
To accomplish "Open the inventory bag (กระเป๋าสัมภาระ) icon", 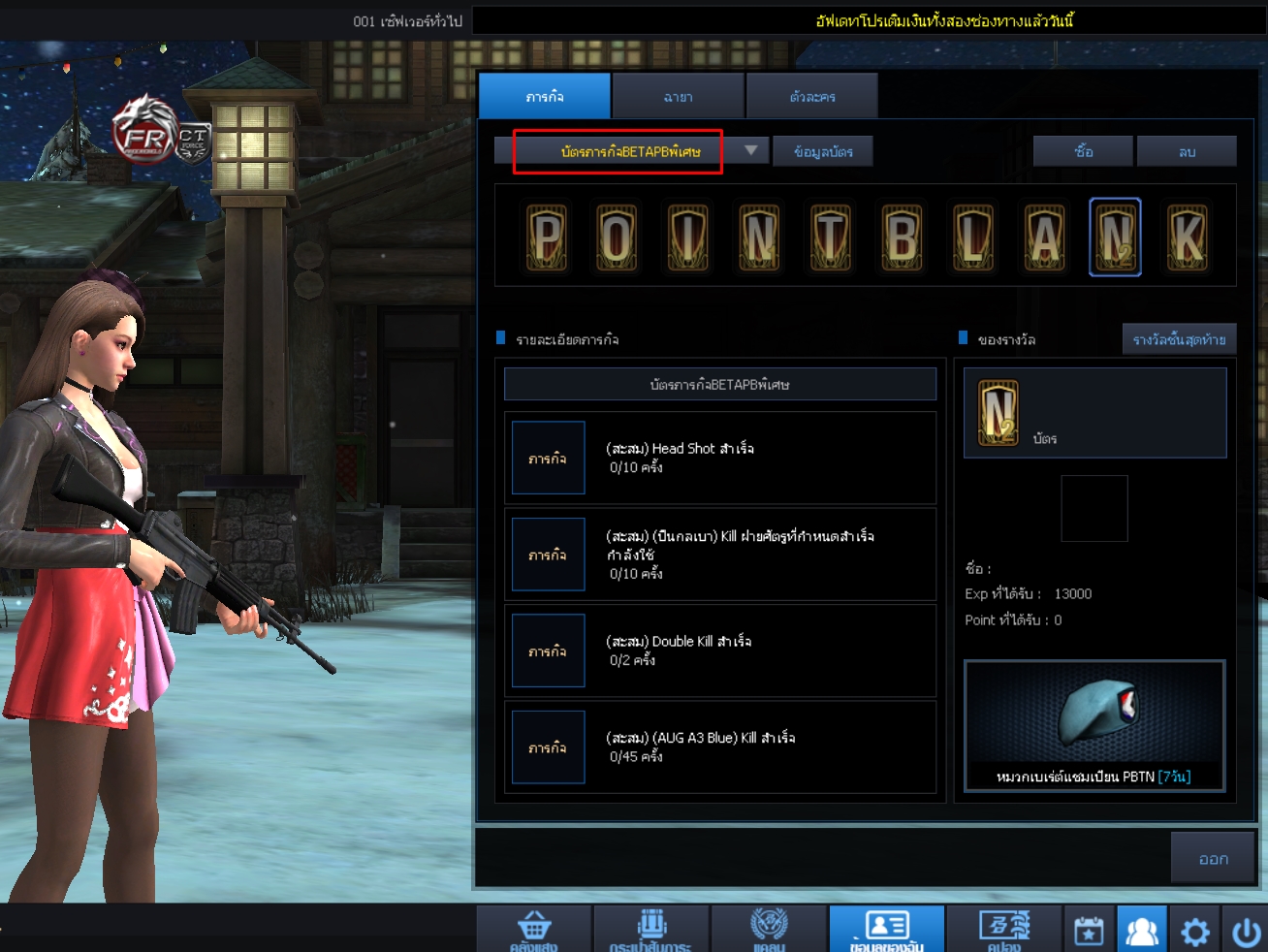I will [650, 929].
